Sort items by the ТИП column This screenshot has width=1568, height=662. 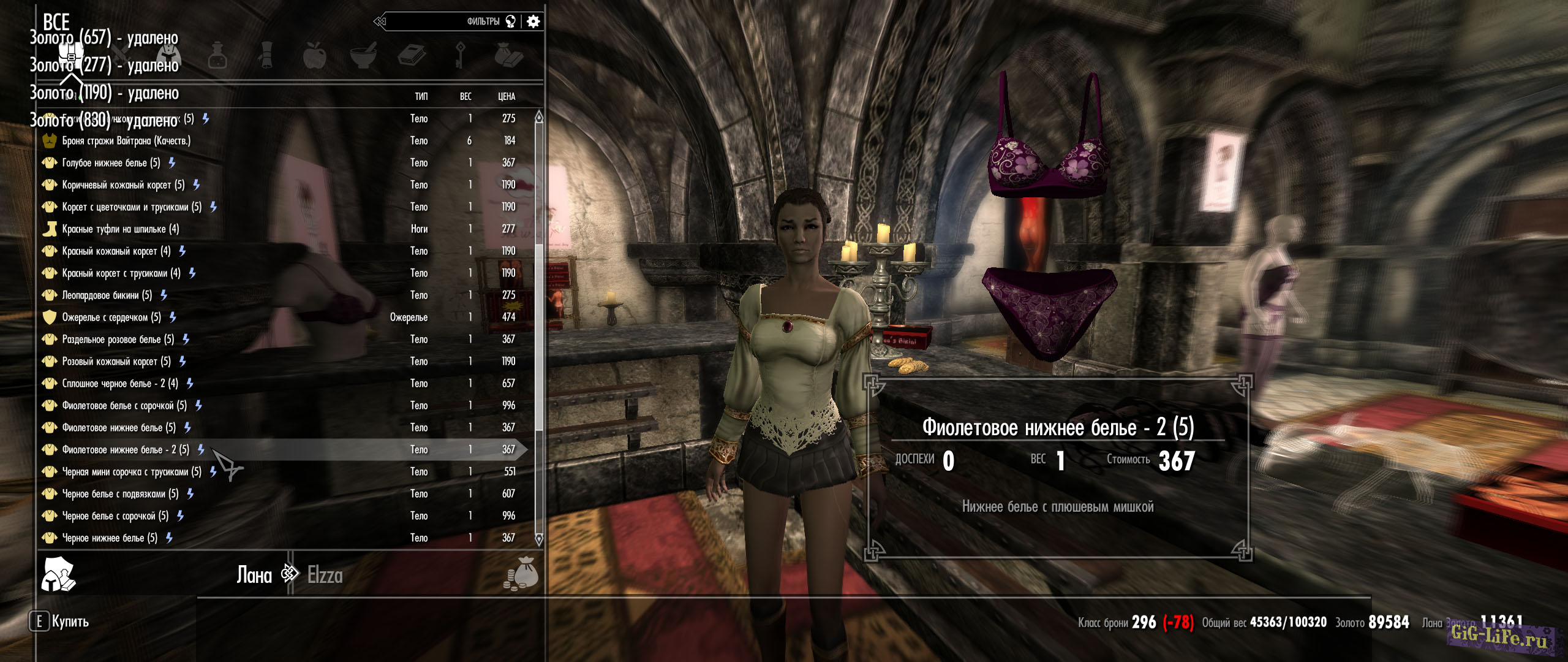point(421,96)
